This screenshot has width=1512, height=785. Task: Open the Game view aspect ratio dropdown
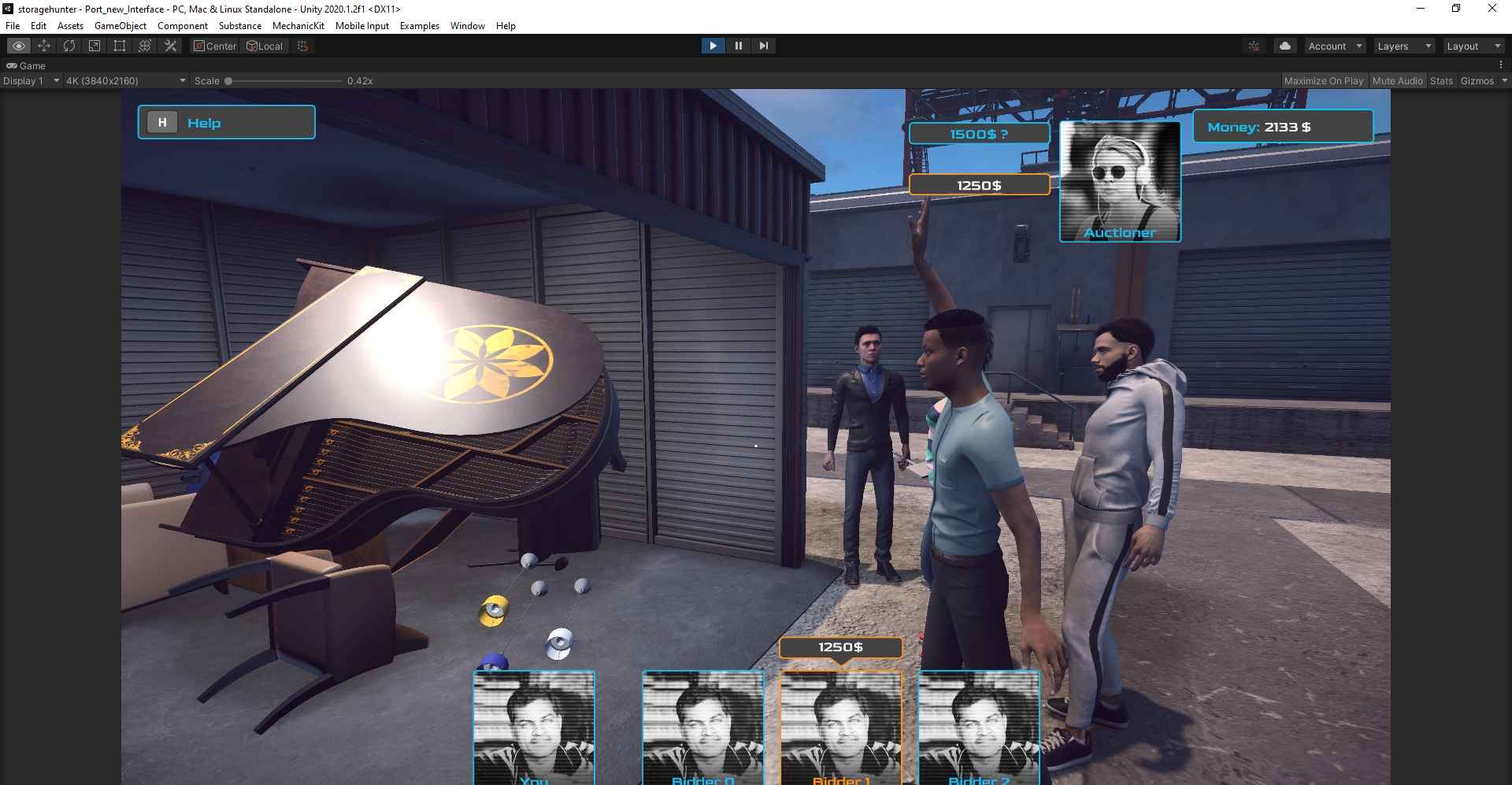click(x=124, y=80)
